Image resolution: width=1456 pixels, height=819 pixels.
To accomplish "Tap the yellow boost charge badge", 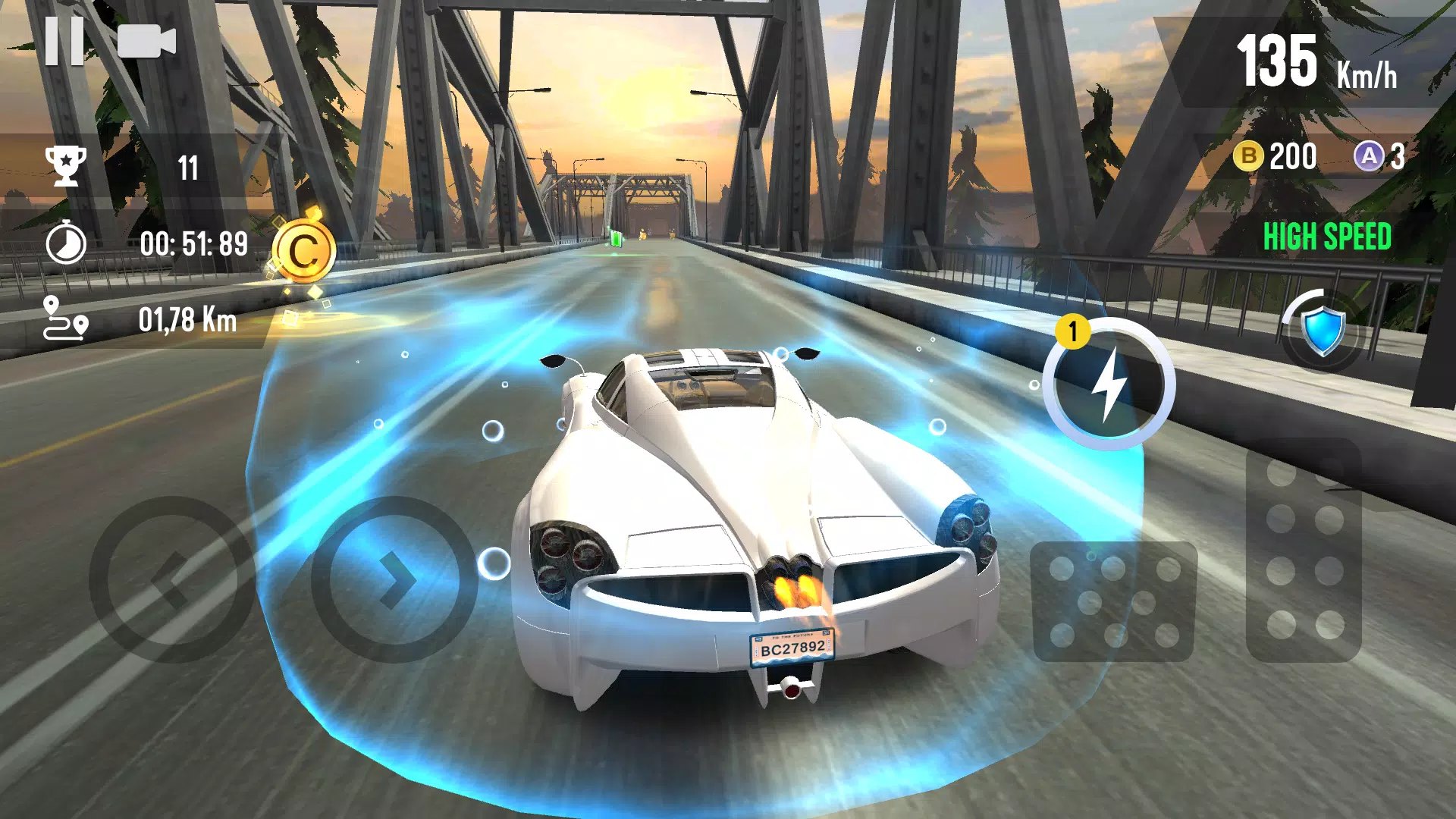I will [x=1074, y=331].
